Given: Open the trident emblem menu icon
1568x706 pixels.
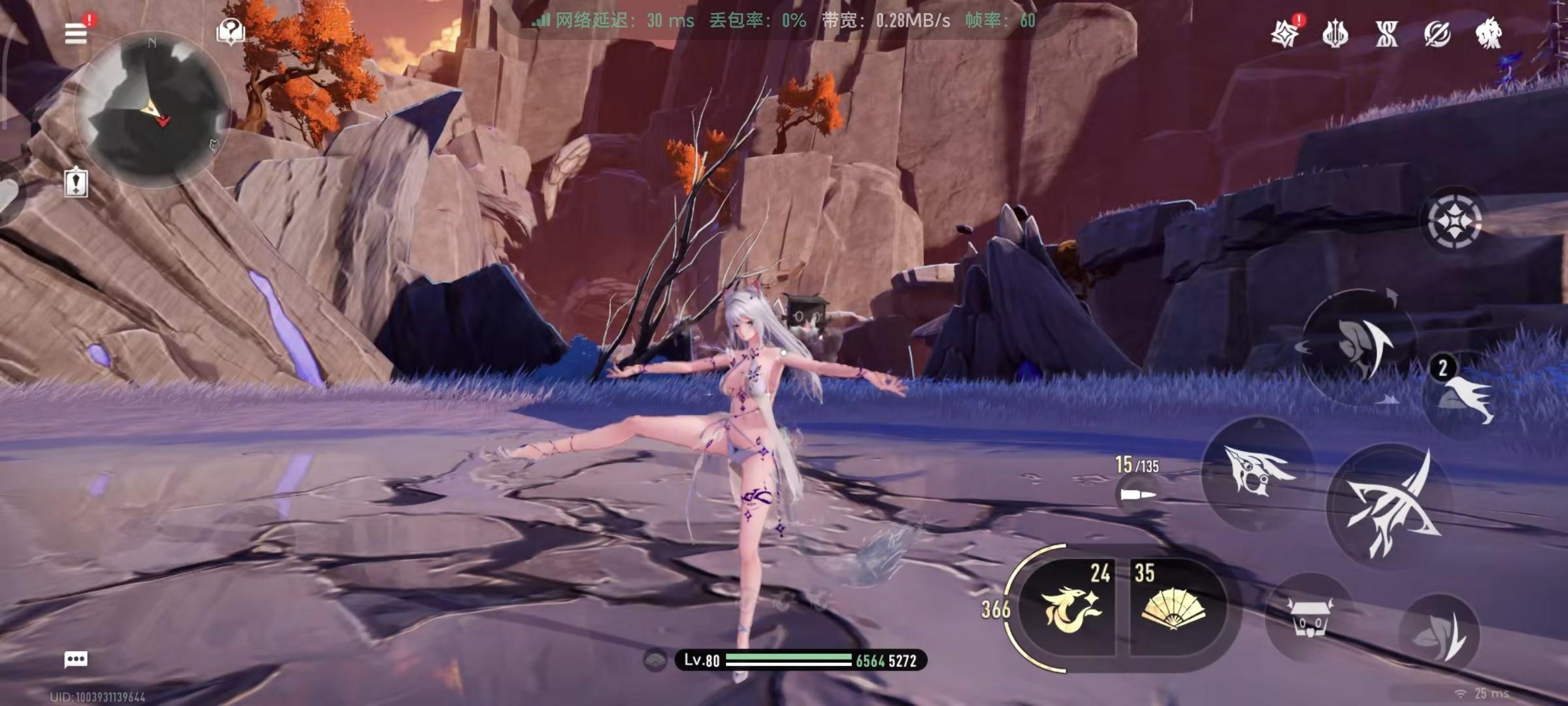Looking at the screenshot, I should click(x=1335, y=33).
